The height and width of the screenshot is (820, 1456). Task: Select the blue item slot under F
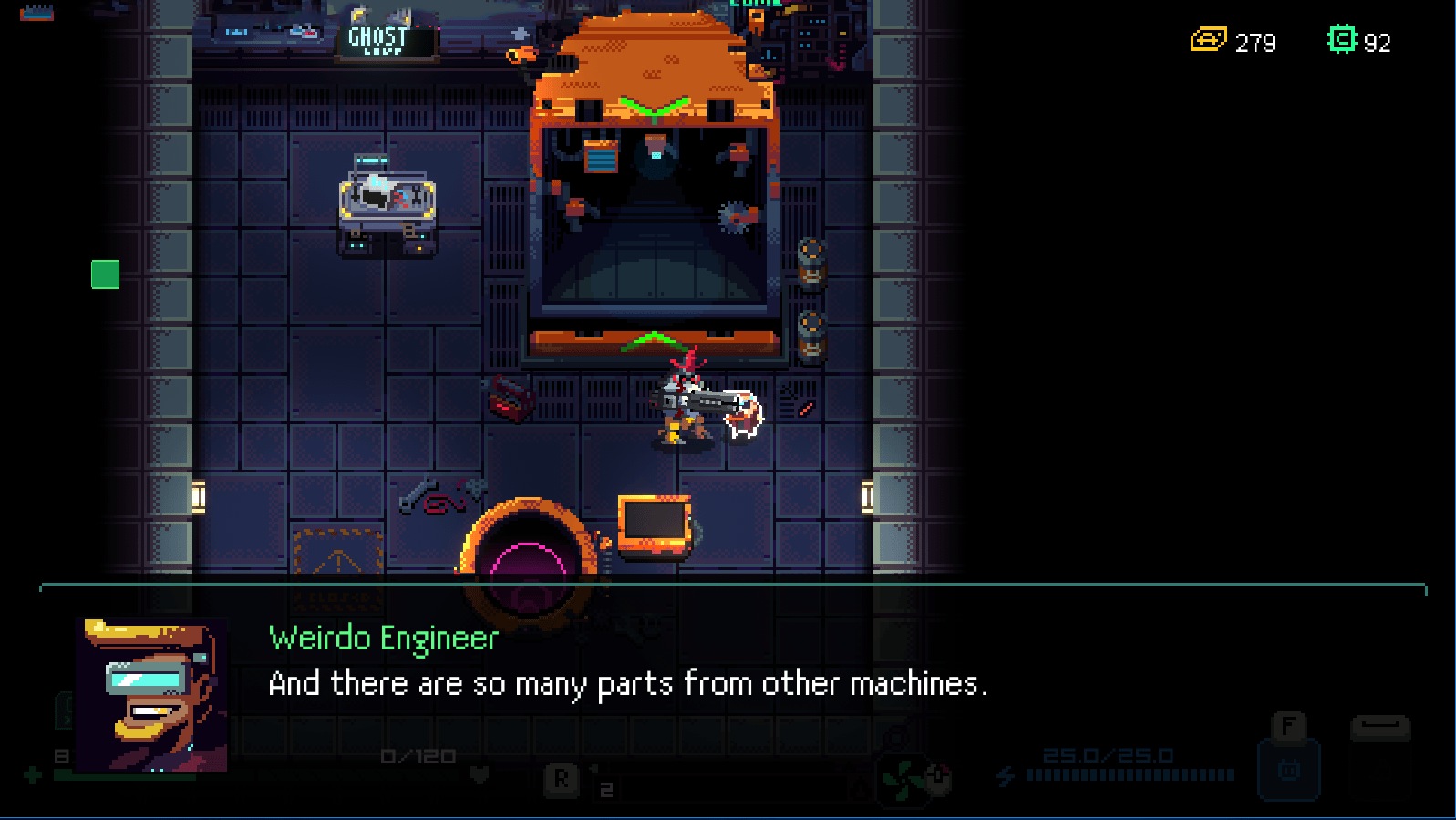click(x=1288, y=769)
